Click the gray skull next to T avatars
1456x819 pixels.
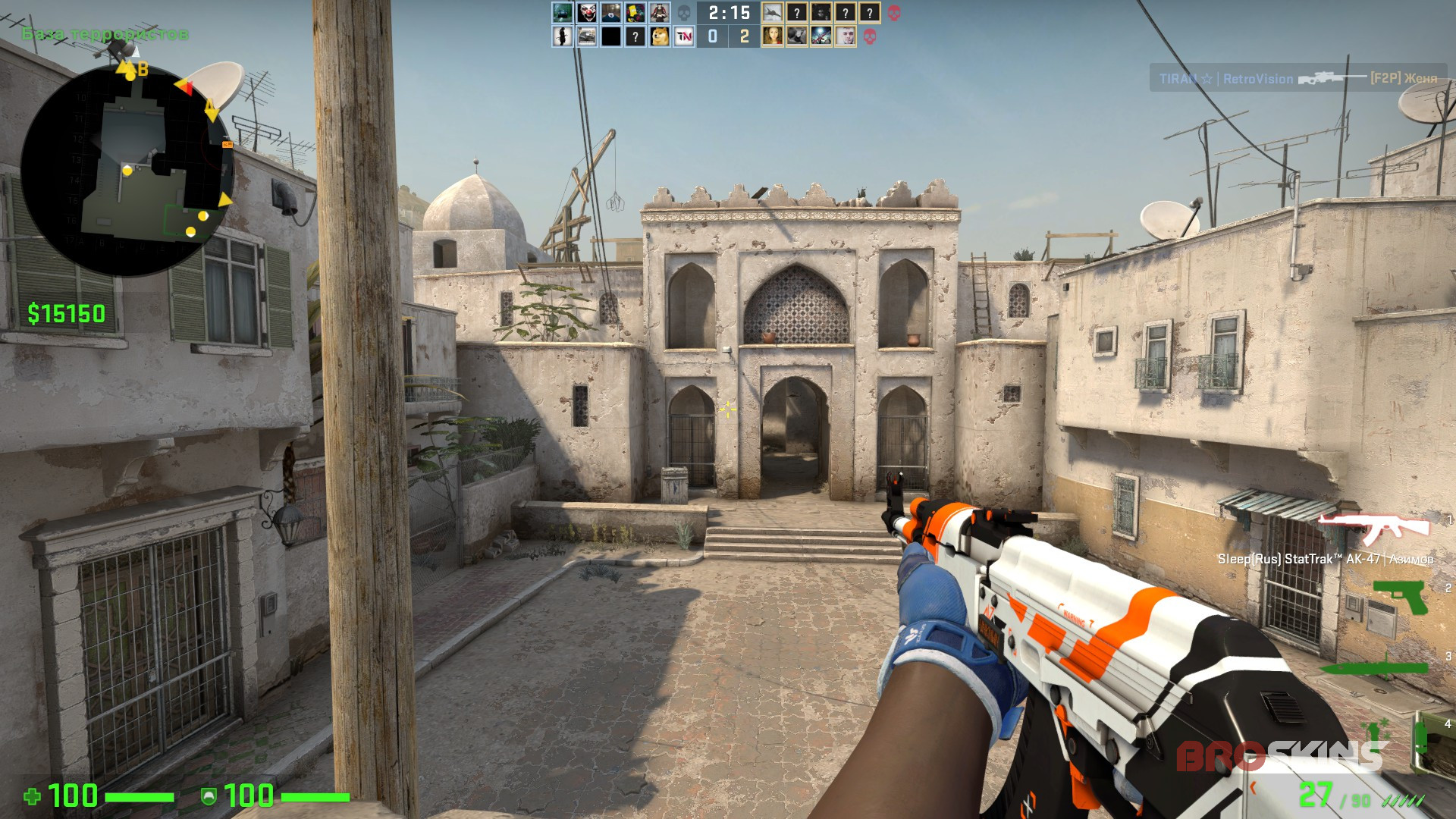tap(682, 13)
